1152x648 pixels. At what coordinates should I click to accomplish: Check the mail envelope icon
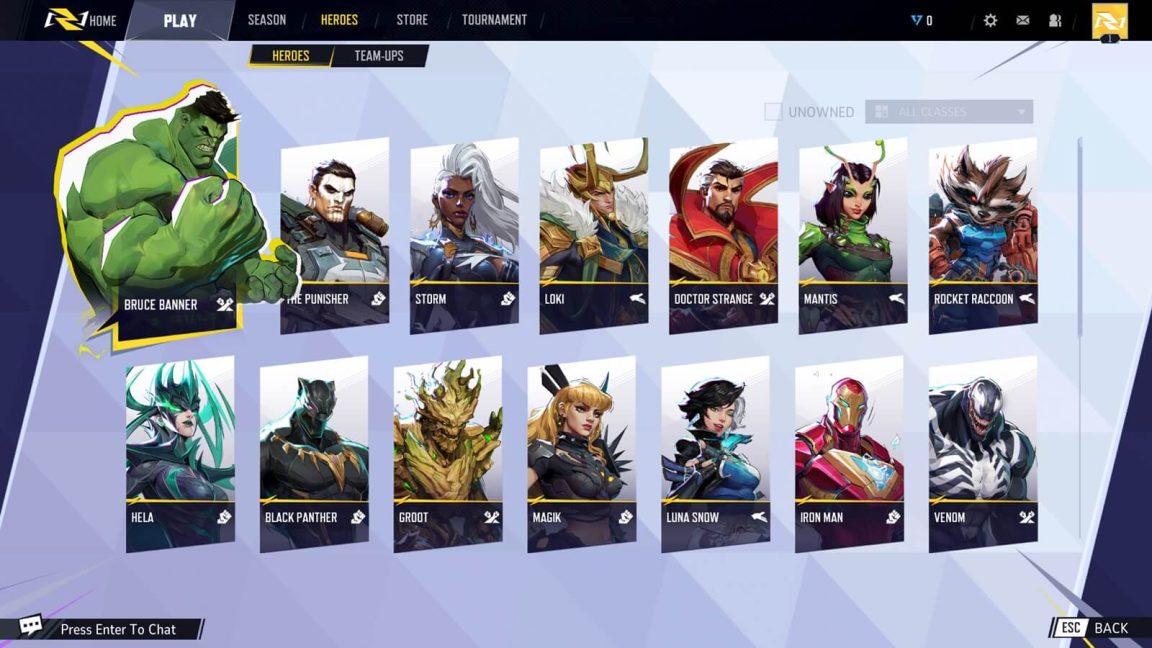pos(1023,20)
